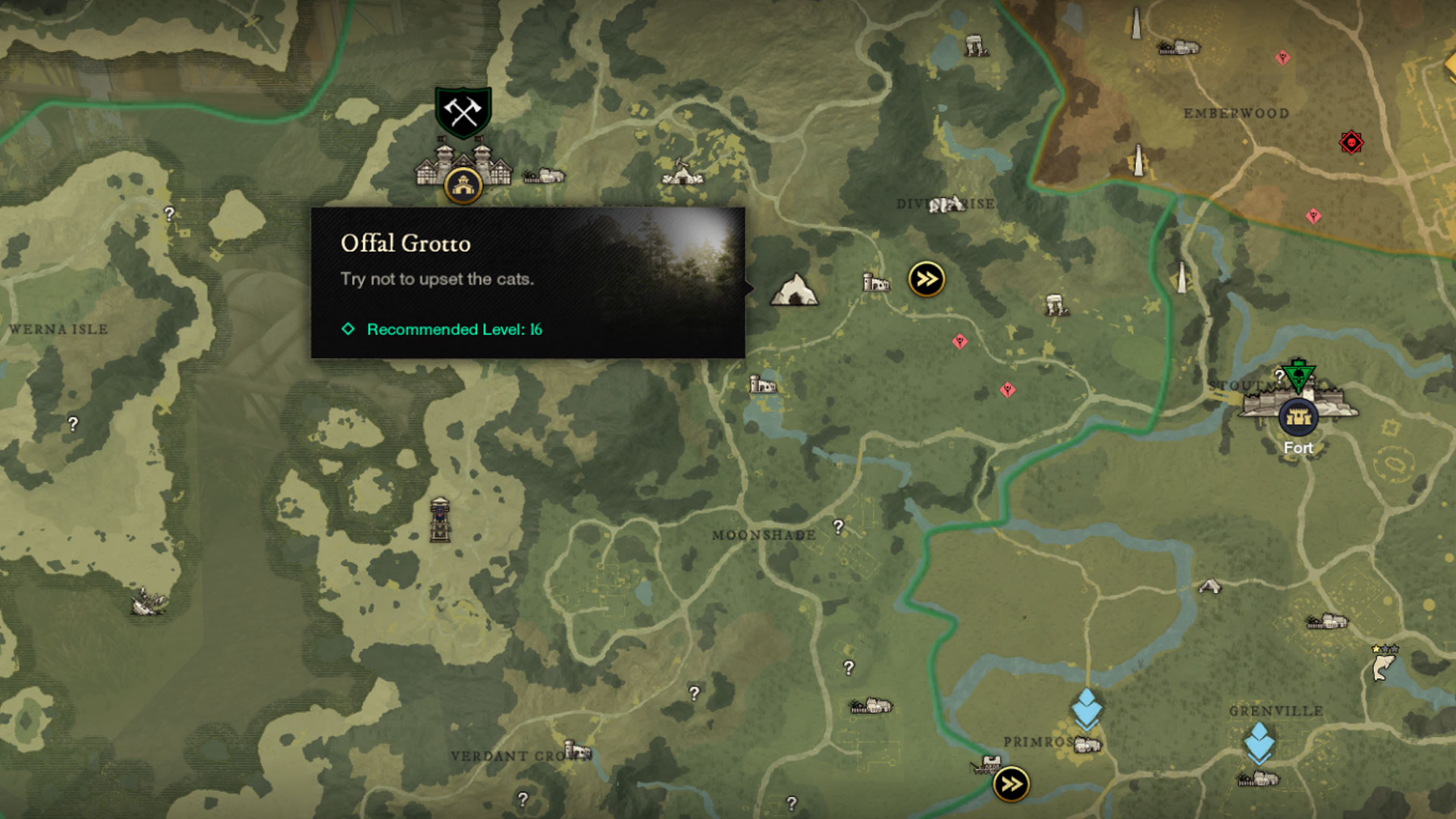Select the tent camp marker east of settlement
This screenshot has height=819, width=1456.
point(682,174)
